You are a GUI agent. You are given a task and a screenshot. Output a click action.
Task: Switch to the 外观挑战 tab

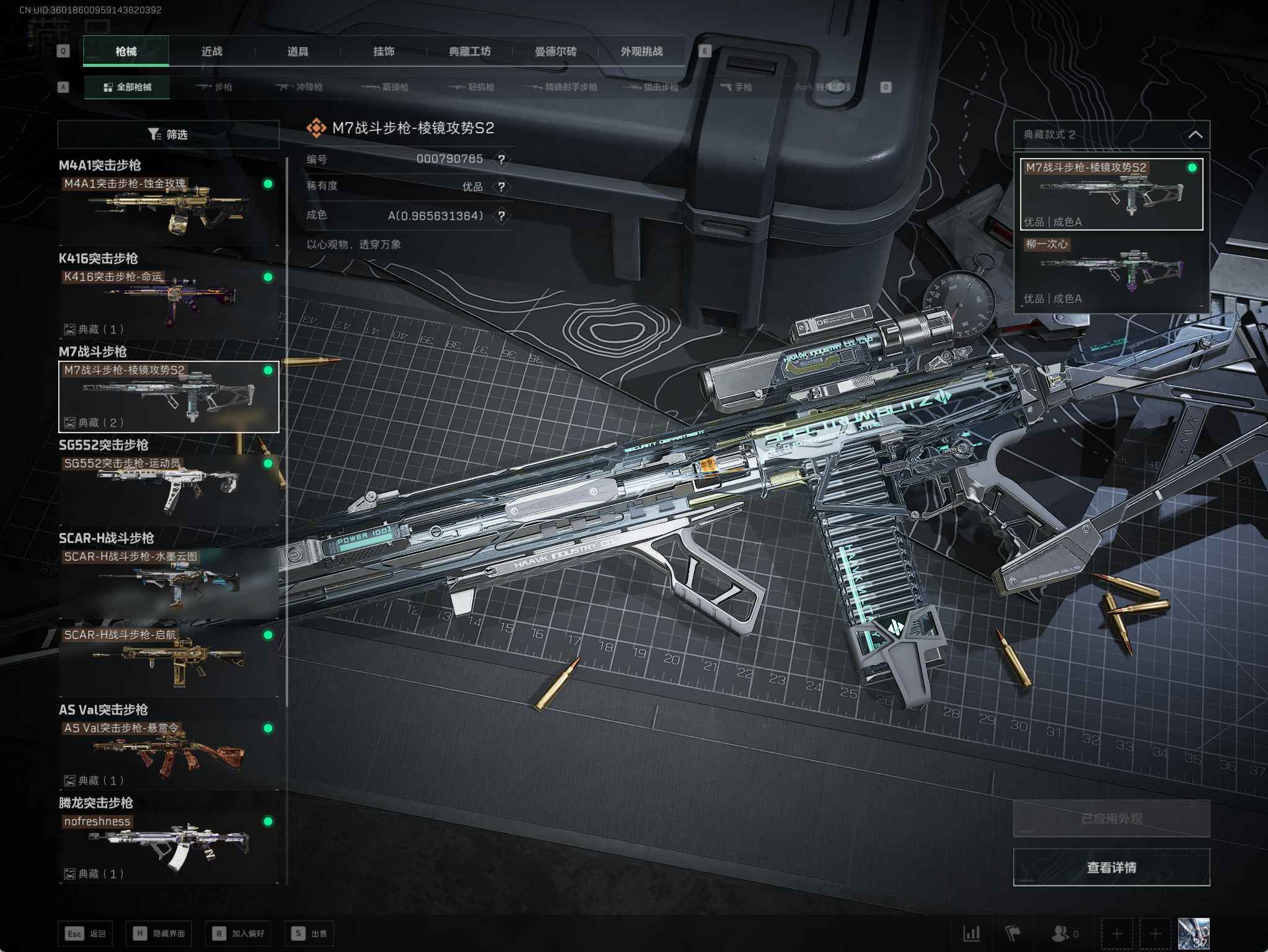tap(641, 51)
